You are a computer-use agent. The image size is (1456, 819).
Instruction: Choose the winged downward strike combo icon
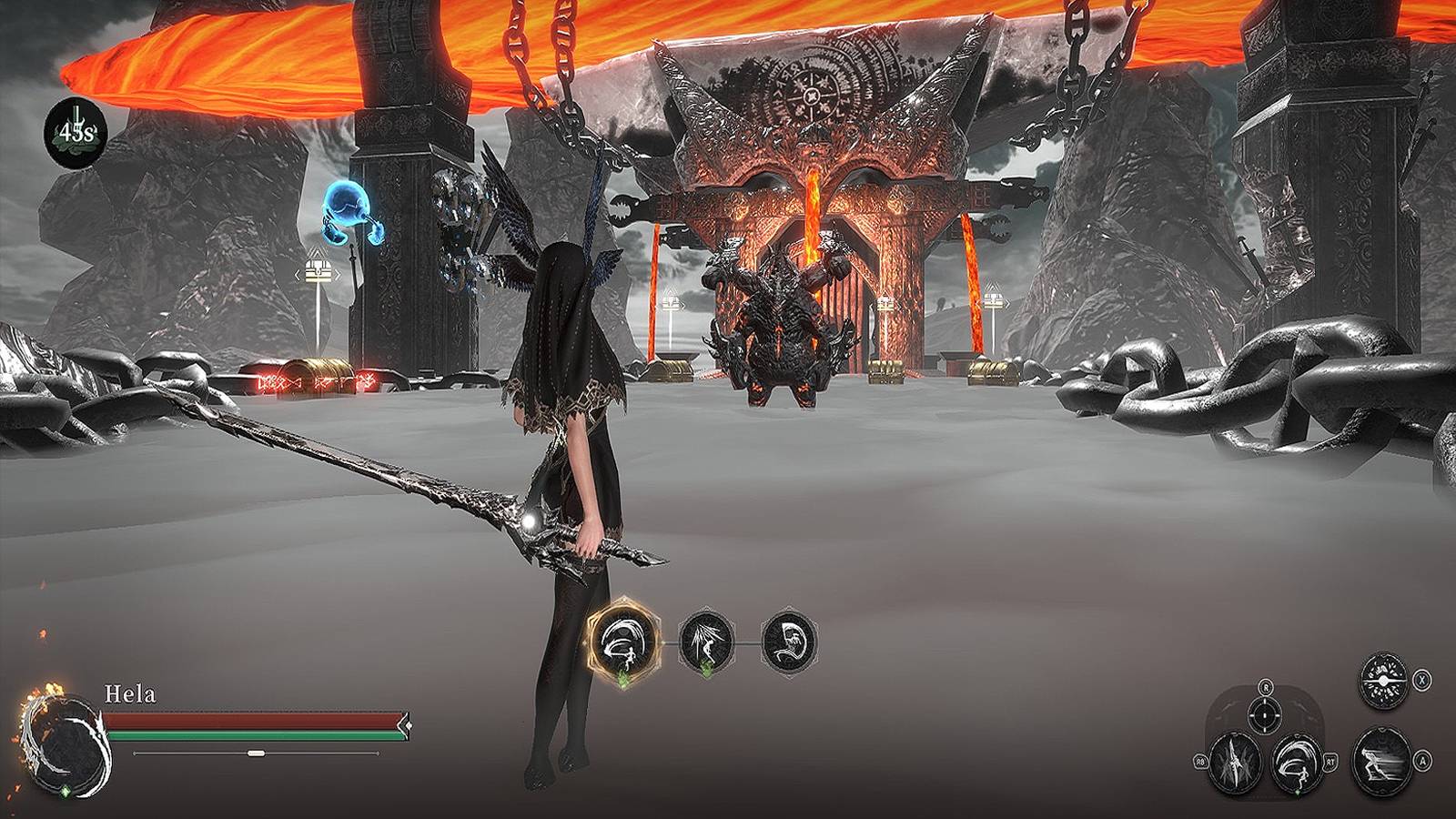706,642
